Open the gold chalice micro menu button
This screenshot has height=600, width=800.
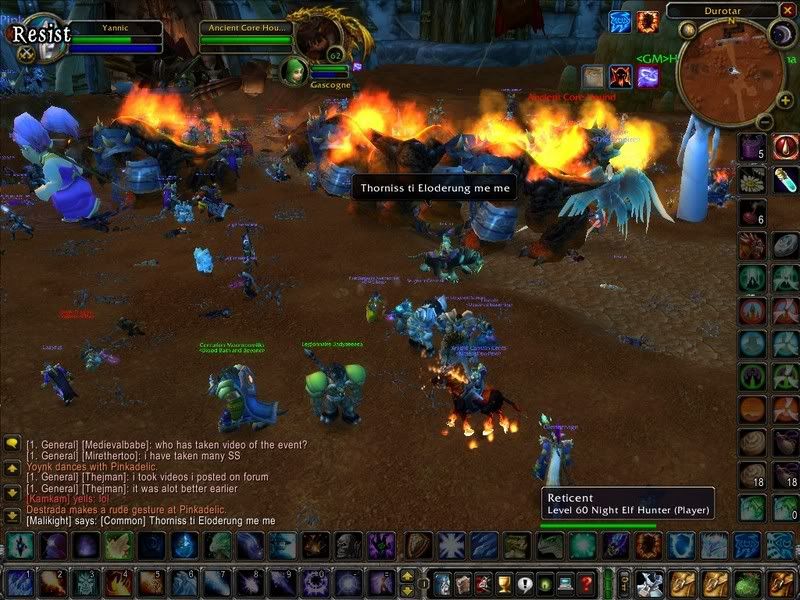coord(503,582)
